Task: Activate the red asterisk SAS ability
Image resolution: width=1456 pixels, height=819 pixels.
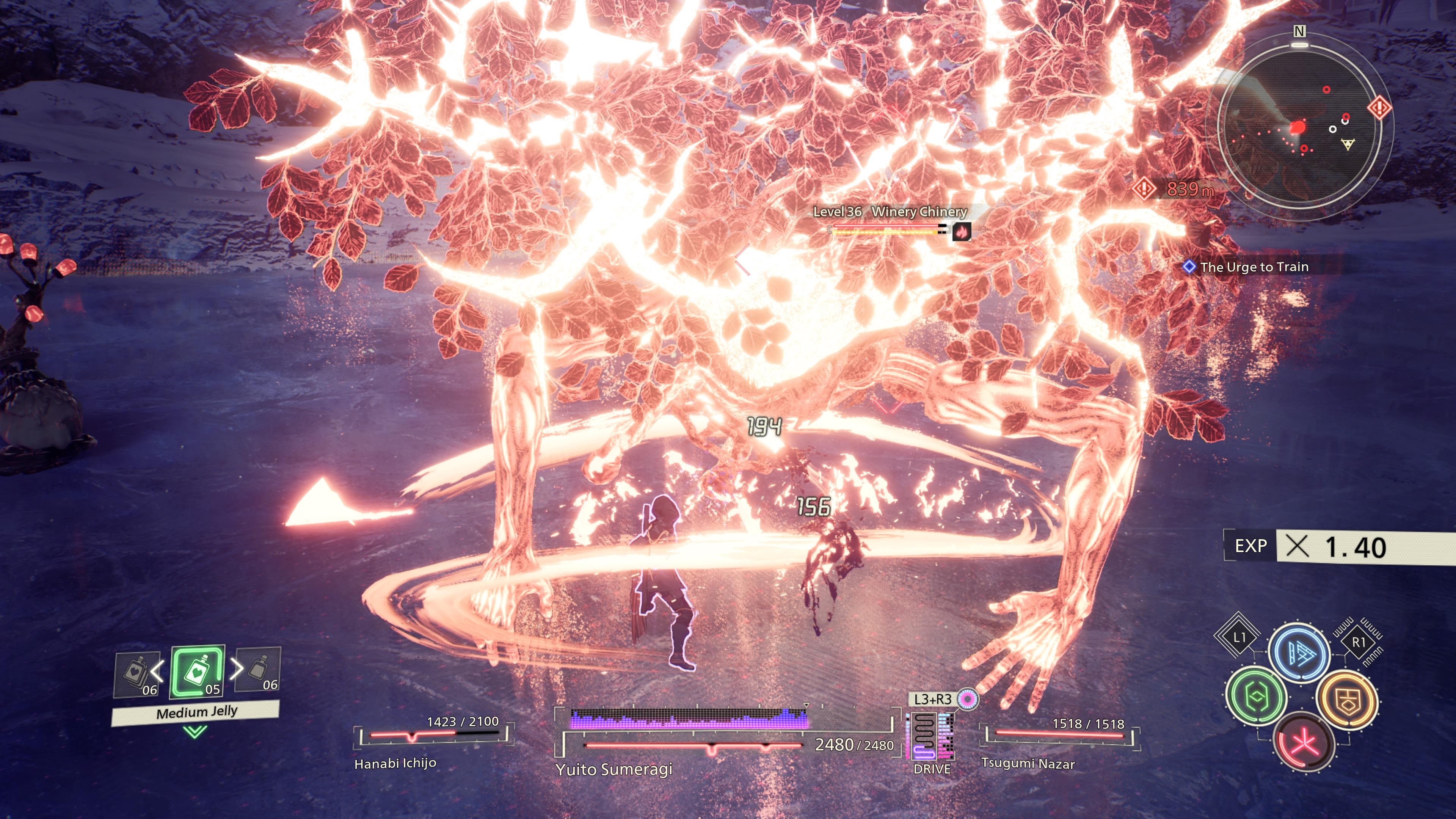Action: point(1304,743)
